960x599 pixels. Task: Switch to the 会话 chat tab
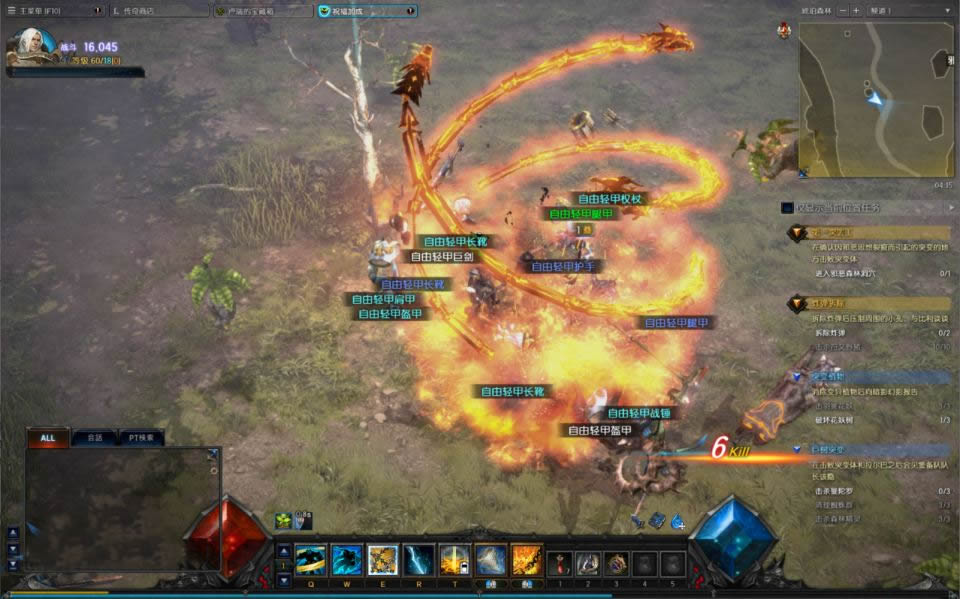pos(95,438)
